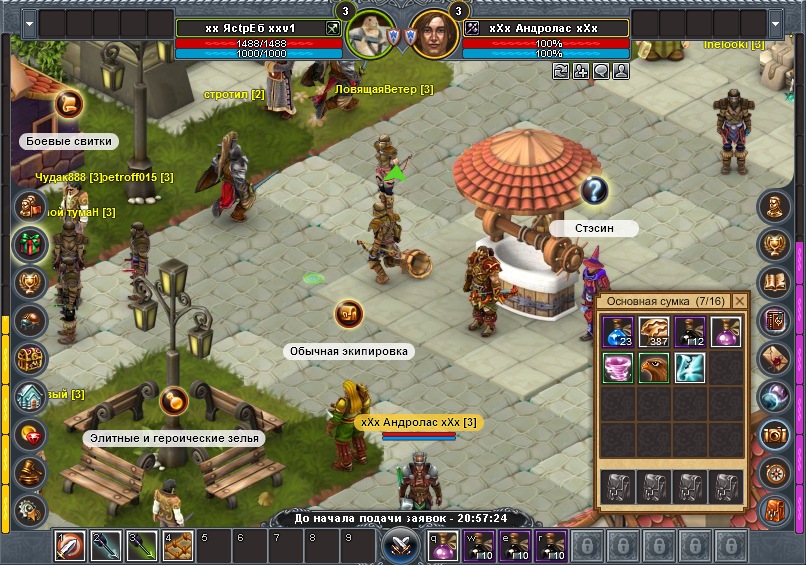Open the Боевые свитки shop marker

68,103
